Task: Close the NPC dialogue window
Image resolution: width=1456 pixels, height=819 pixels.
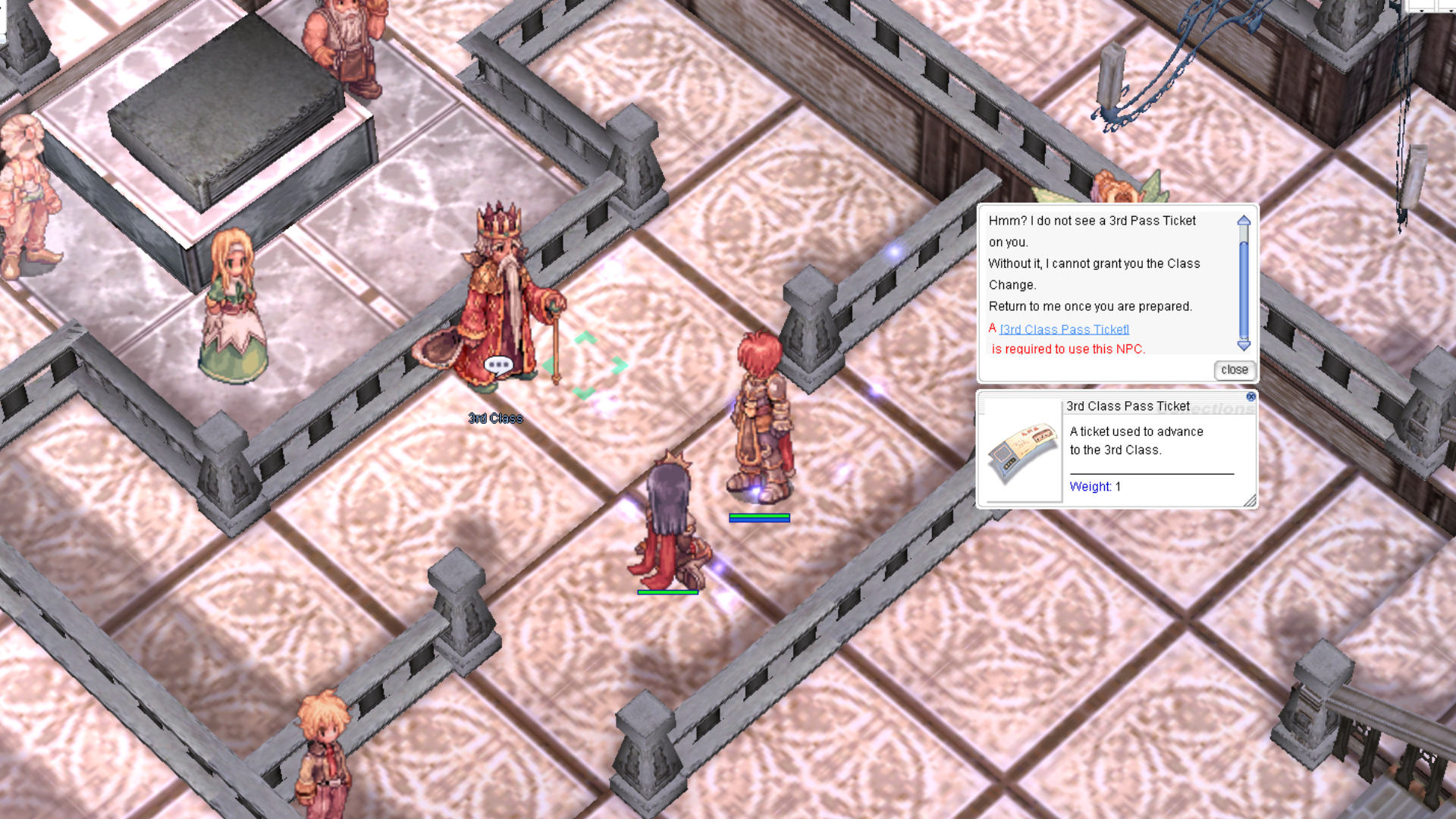Action: 1234,370
